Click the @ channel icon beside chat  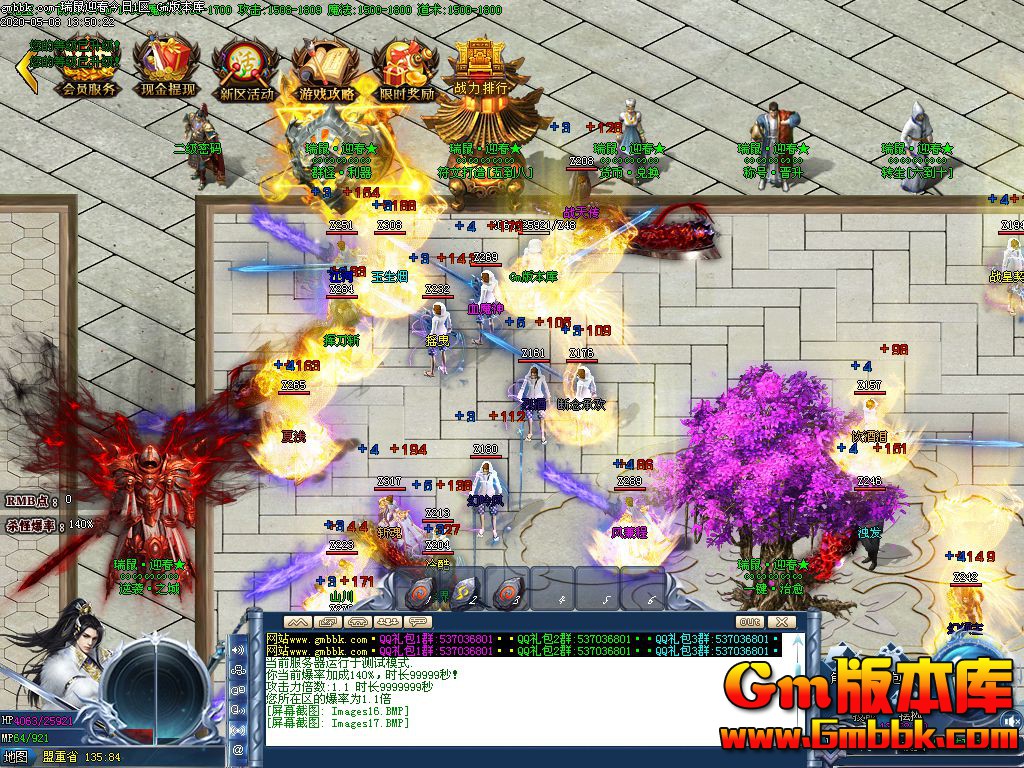coord(238,748)
